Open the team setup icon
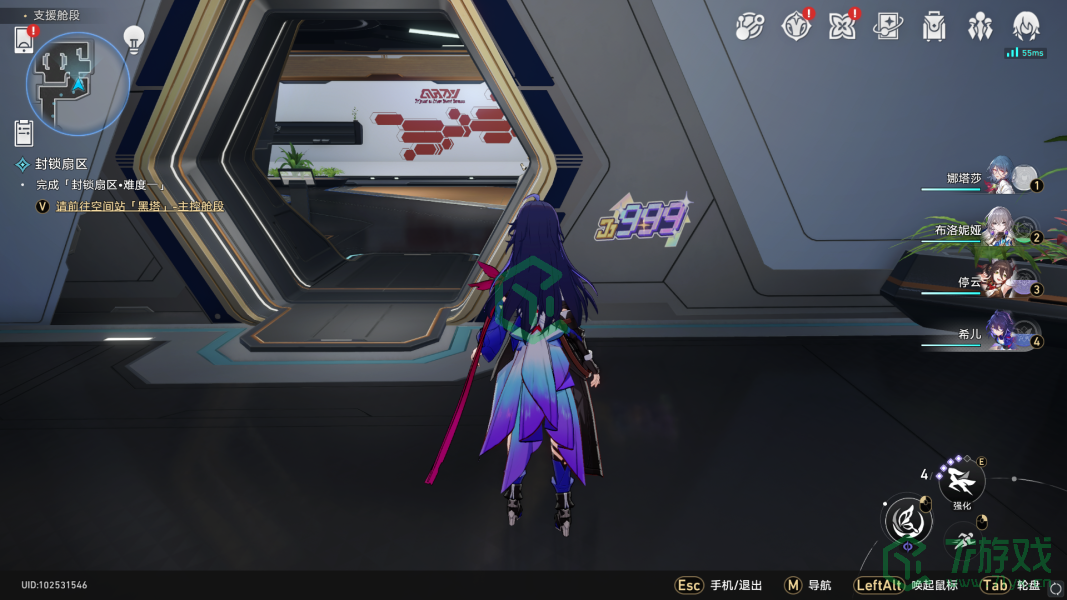This screenshot has width=1067, height=600. click(979, 27)
